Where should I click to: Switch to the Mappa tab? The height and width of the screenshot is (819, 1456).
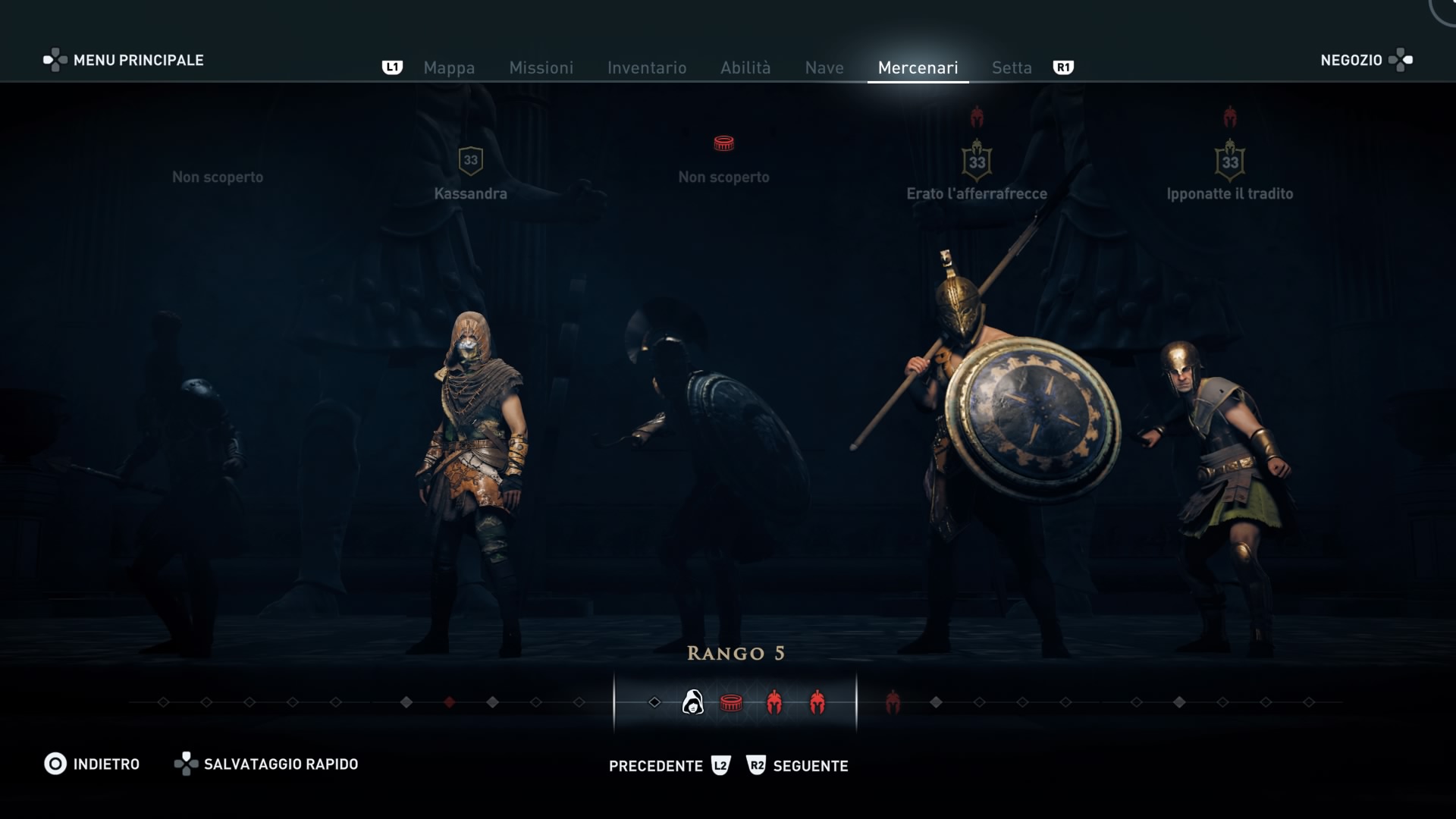(x=449, y=67)
